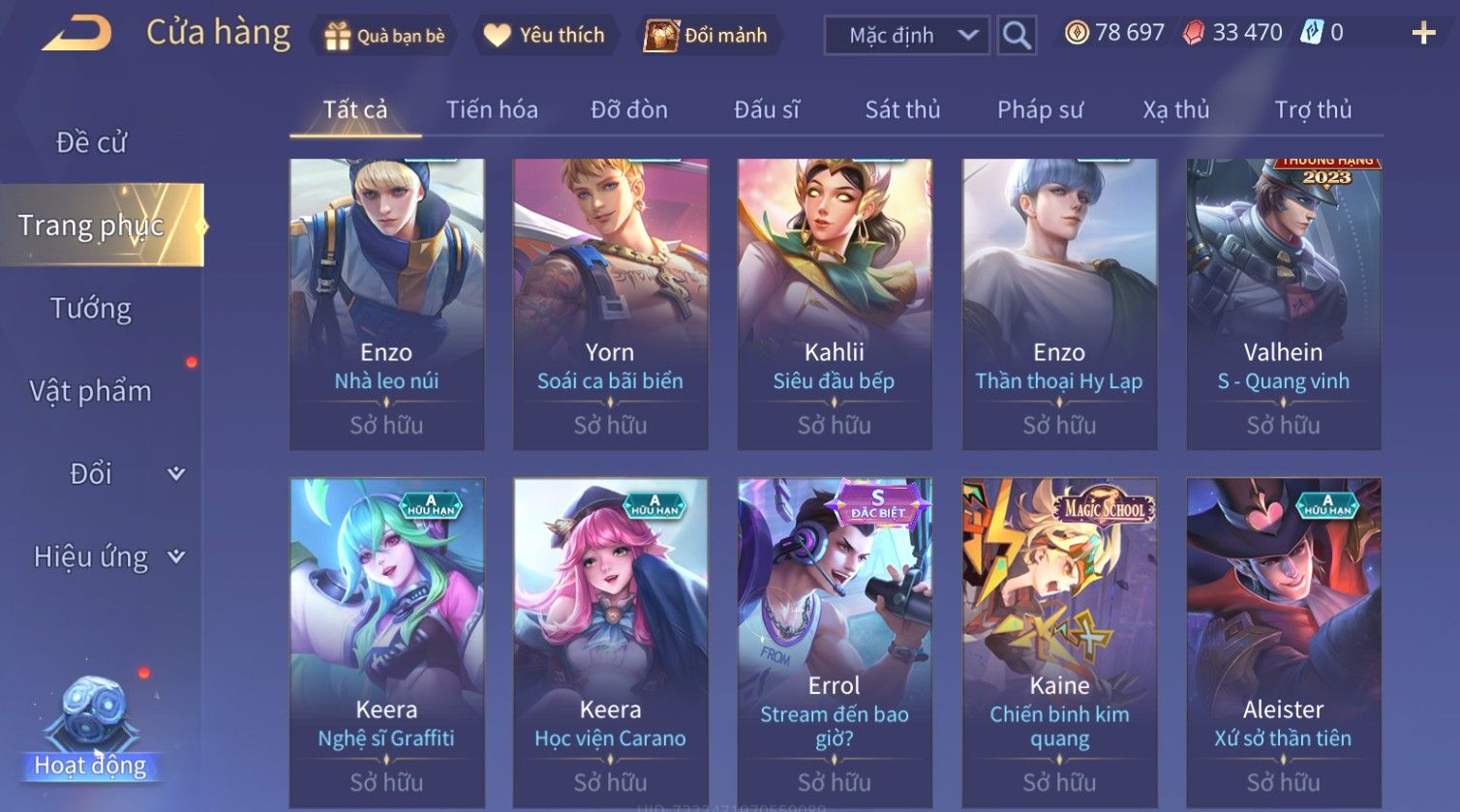The width and height of the screenshot is (1460, 812).
Task: Open the Đề cử shop section
Action: coord(91,142)
